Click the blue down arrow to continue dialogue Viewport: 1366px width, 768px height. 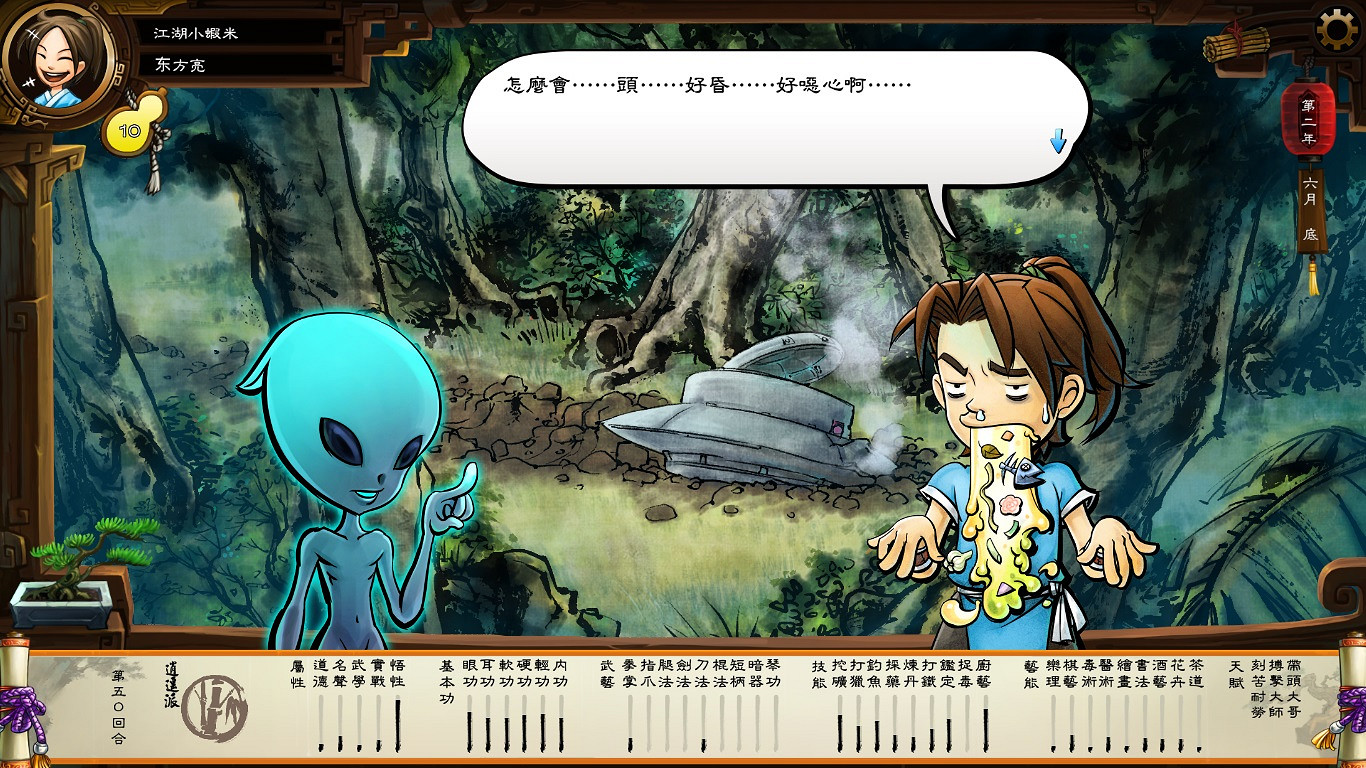(x=1057, y=142)
